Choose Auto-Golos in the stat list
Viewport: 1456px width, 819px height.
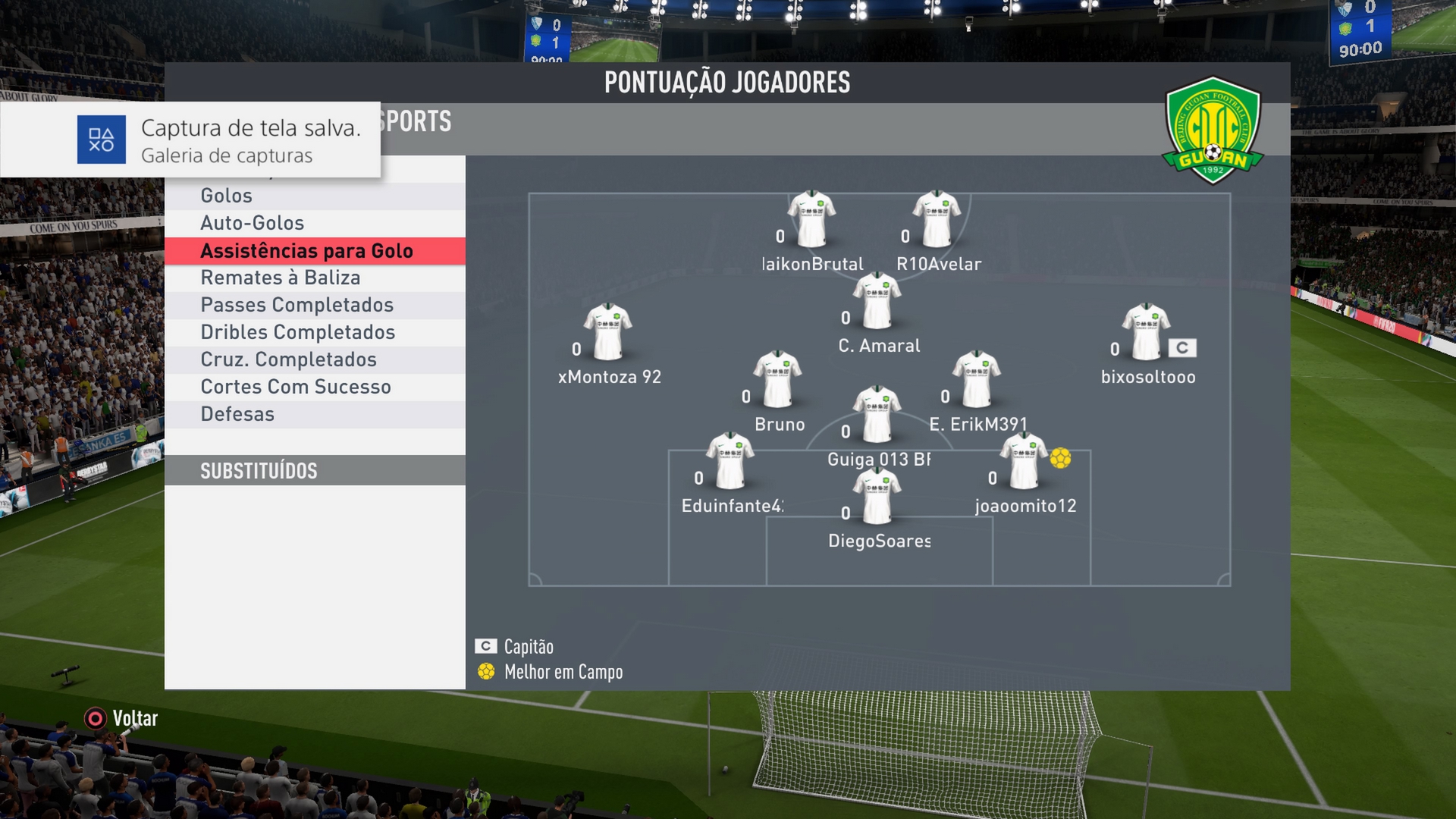point(314,223)
